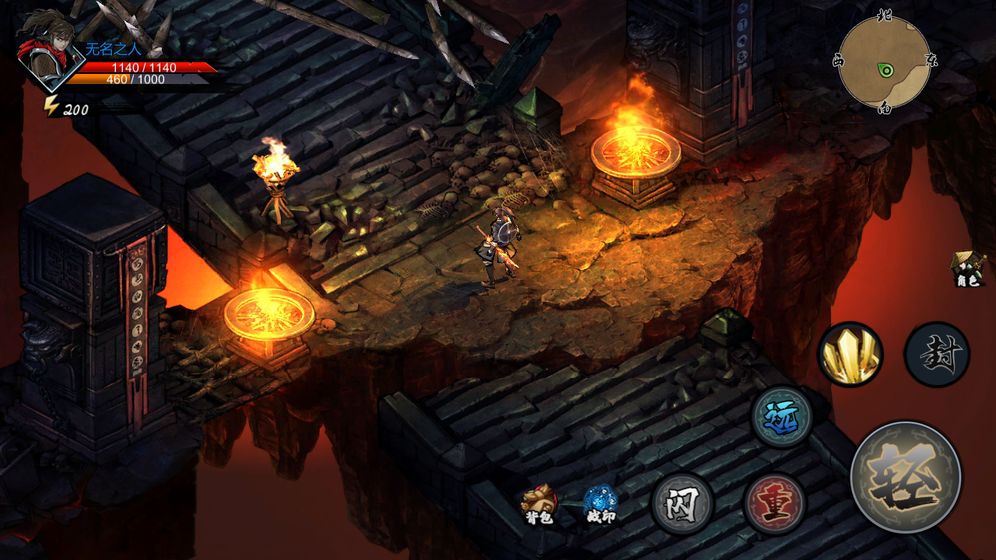Trigger the blue 远 ranged attack
Image resolution: width=996 pixels, height=560 pixels.
tap(781, 416)
